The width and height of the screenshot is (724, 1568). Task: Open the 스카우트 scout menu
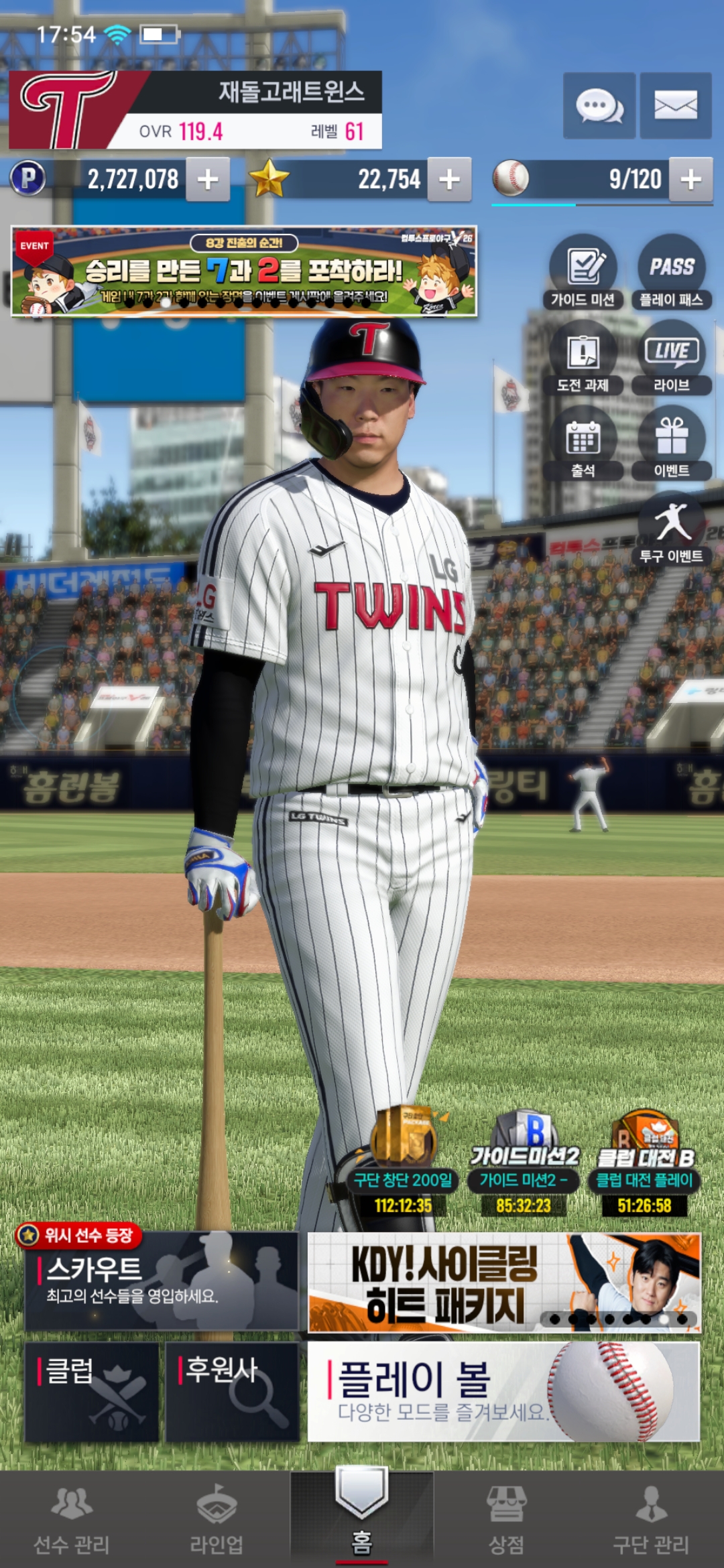(x=161, y=1281)
